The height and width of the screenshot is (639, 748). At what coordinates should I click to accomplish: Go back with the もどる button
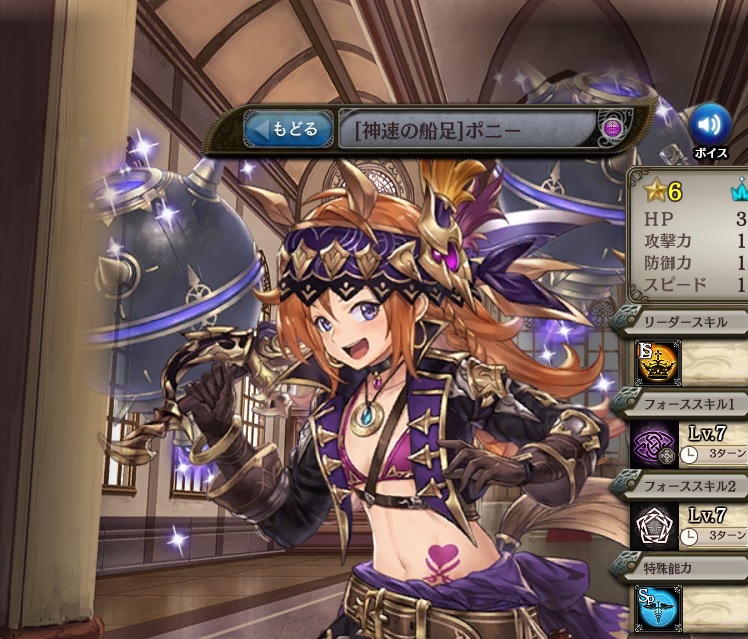point(288,130)
